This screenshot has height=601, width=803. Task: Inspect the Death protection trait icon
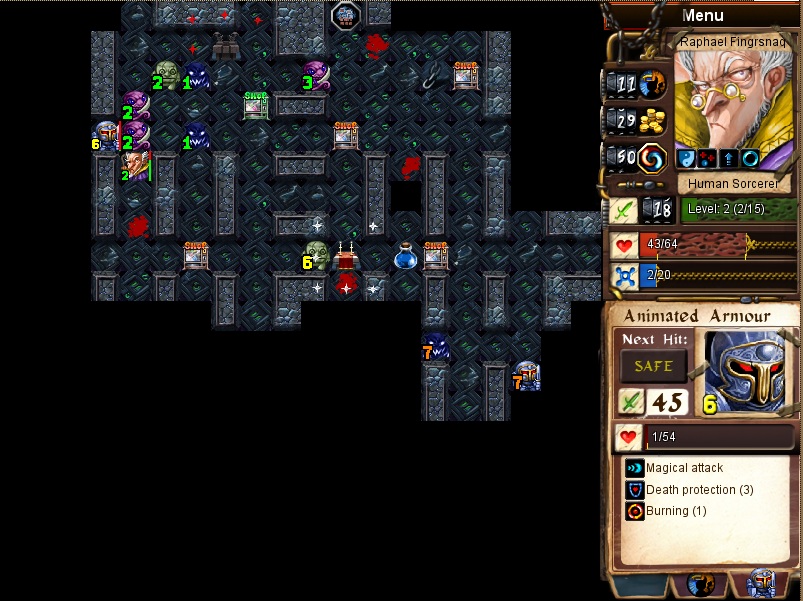[x=634, y=490]
